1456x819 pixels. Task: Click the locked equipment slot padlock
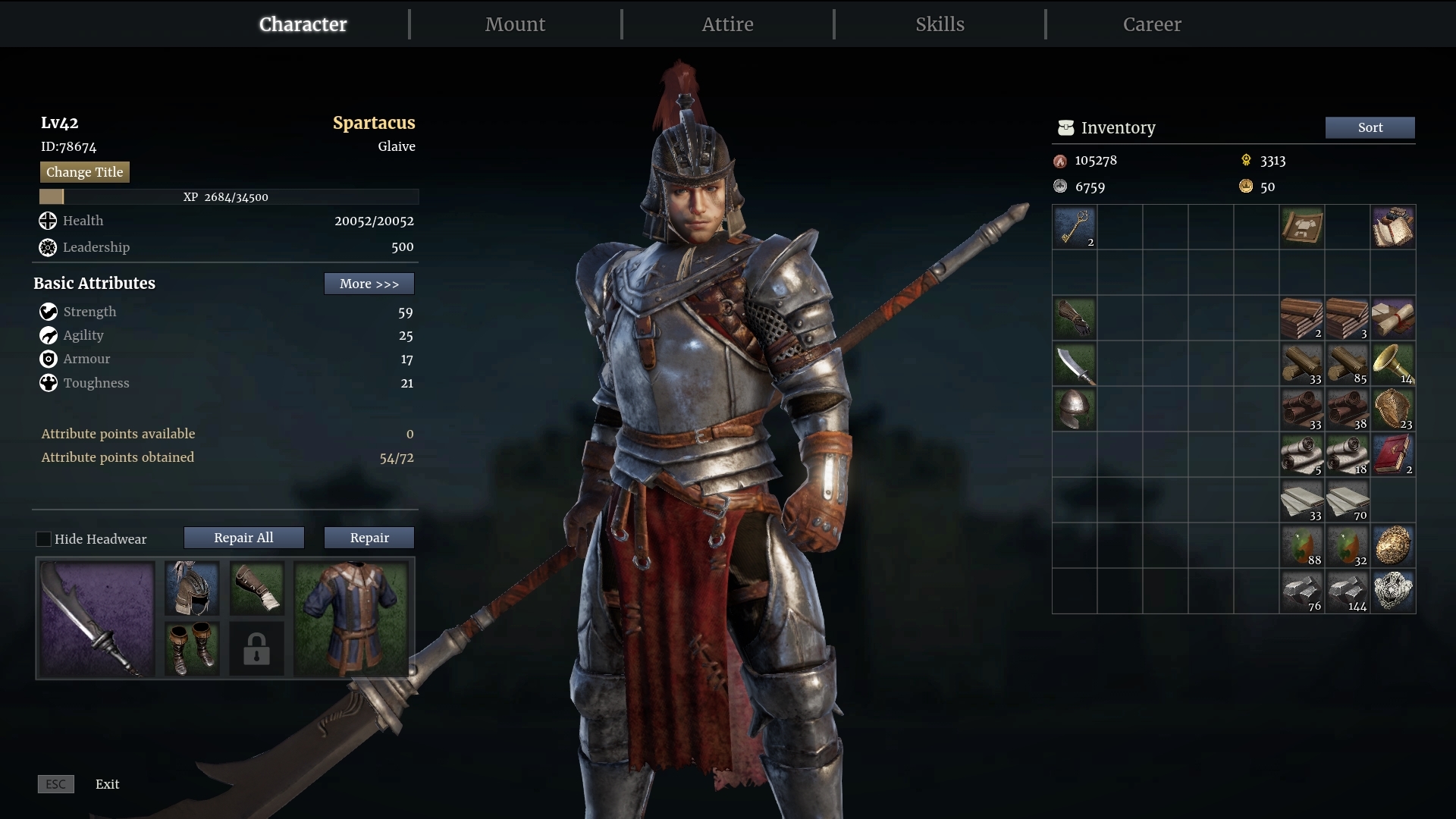pyautogui.click(x=256, y=649)
